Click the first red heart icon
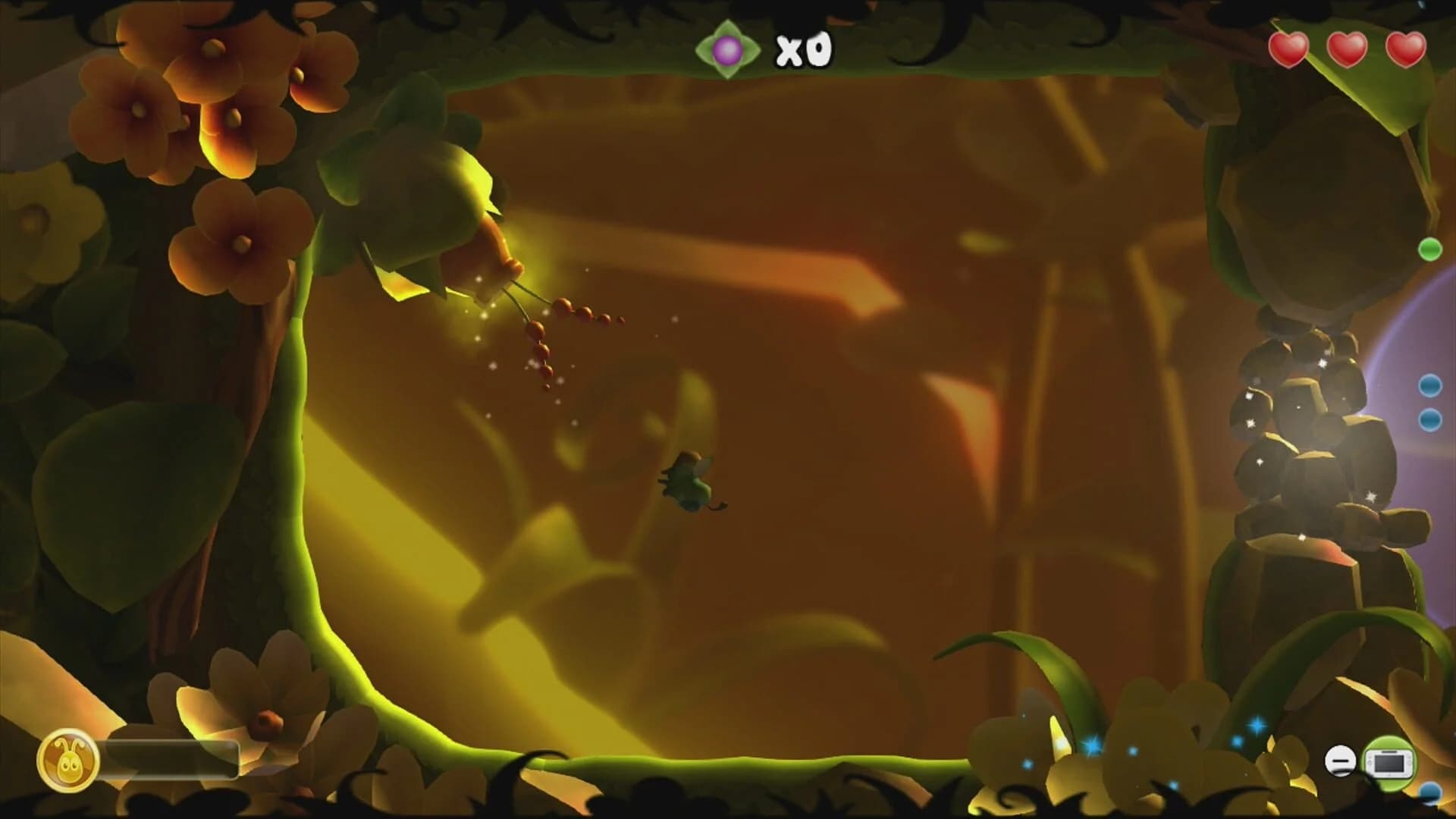 (1288, 49)
